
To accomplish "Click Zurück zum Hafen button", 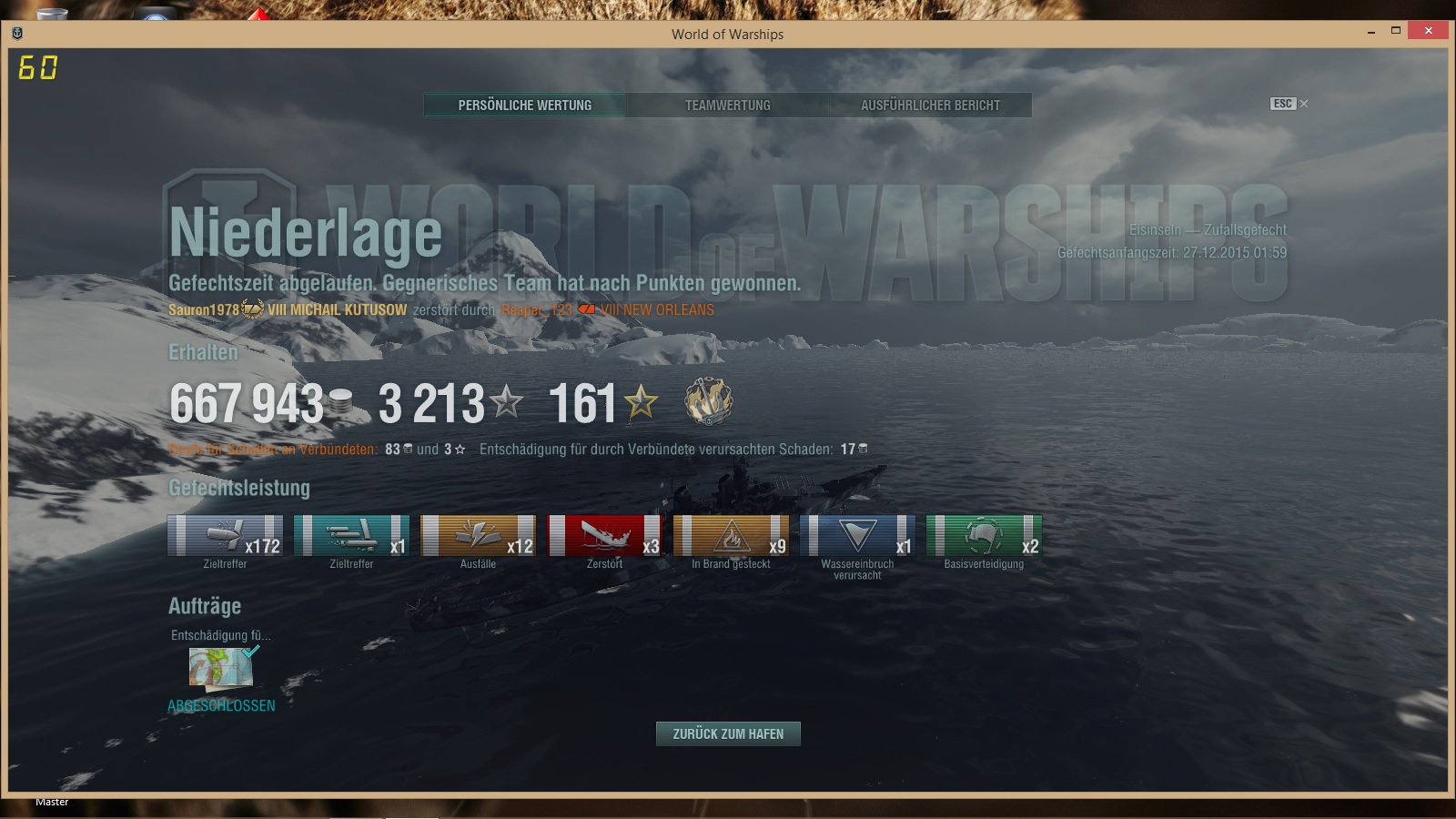I will [x=728, y=733].
